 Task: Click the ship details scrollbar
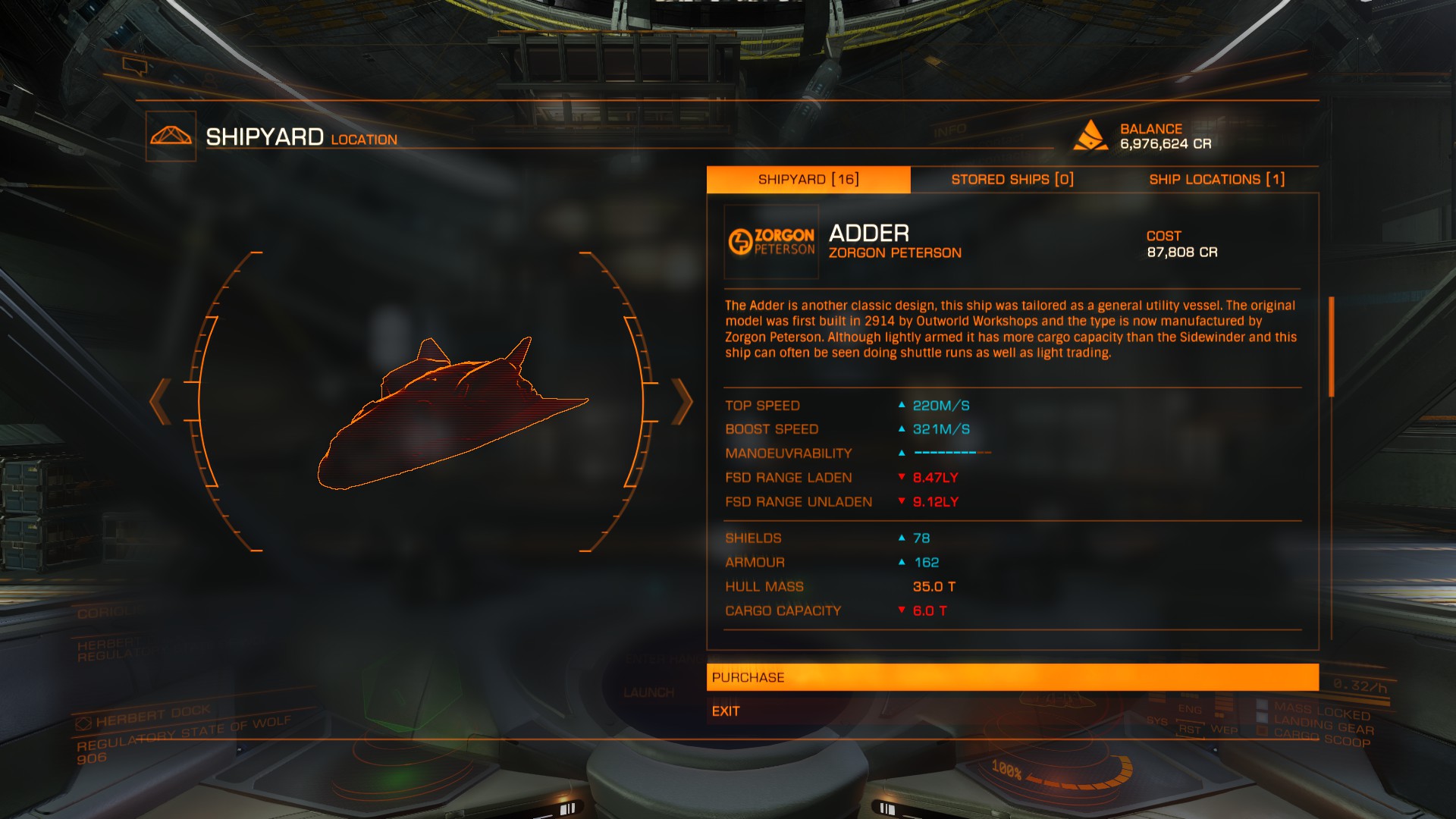click(1331, 347)
